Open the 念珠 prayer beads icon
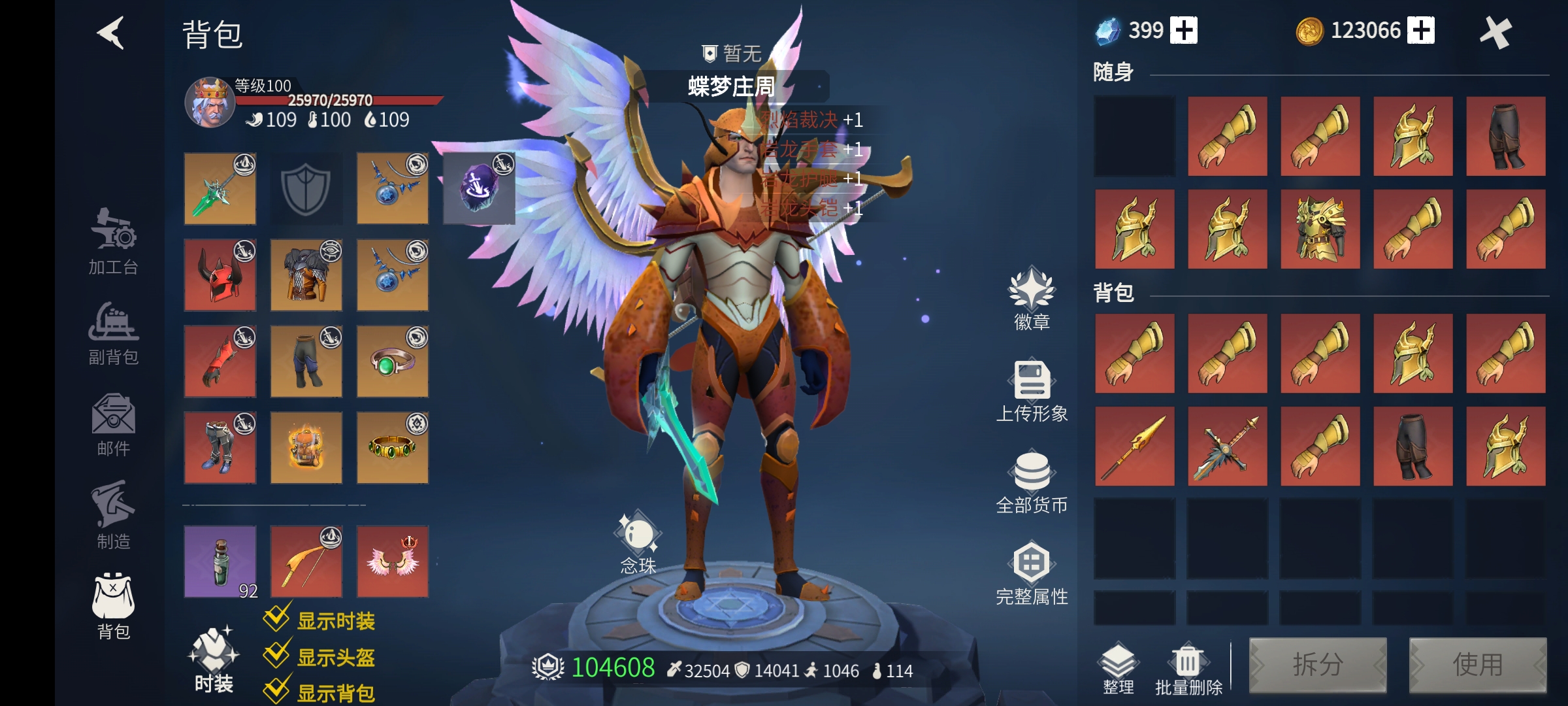Viewport: 1568px width, 706px height. click(638, 543)
